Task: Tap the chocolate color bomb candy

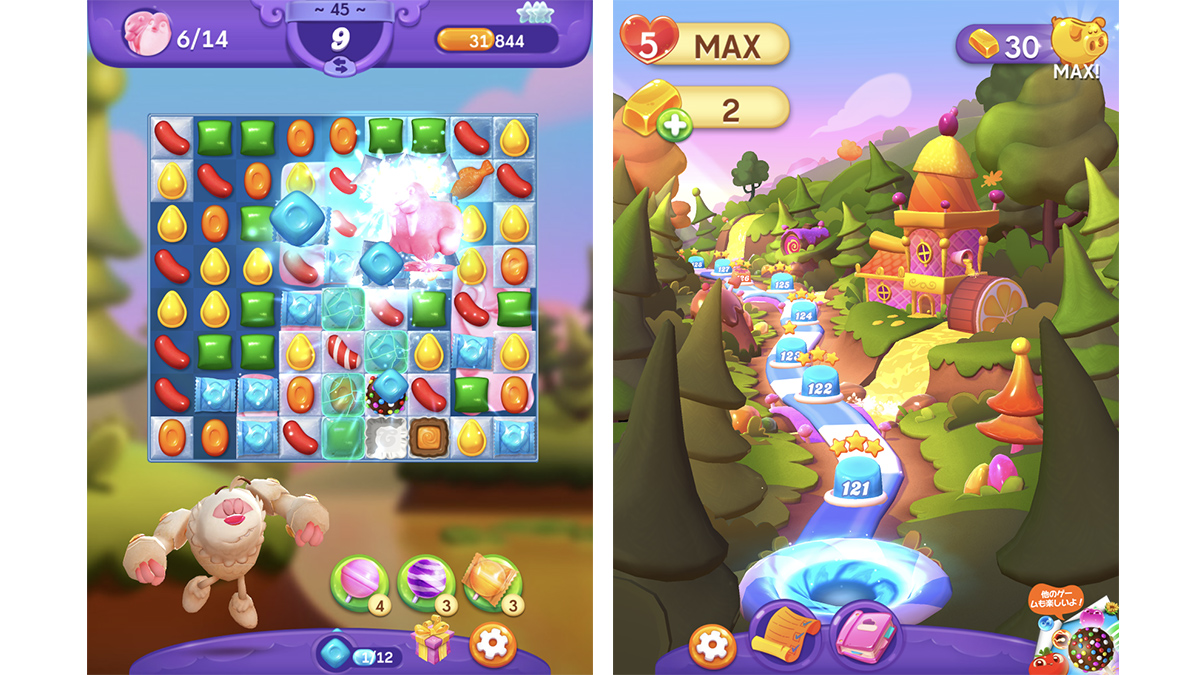Action: coord(386,392)
